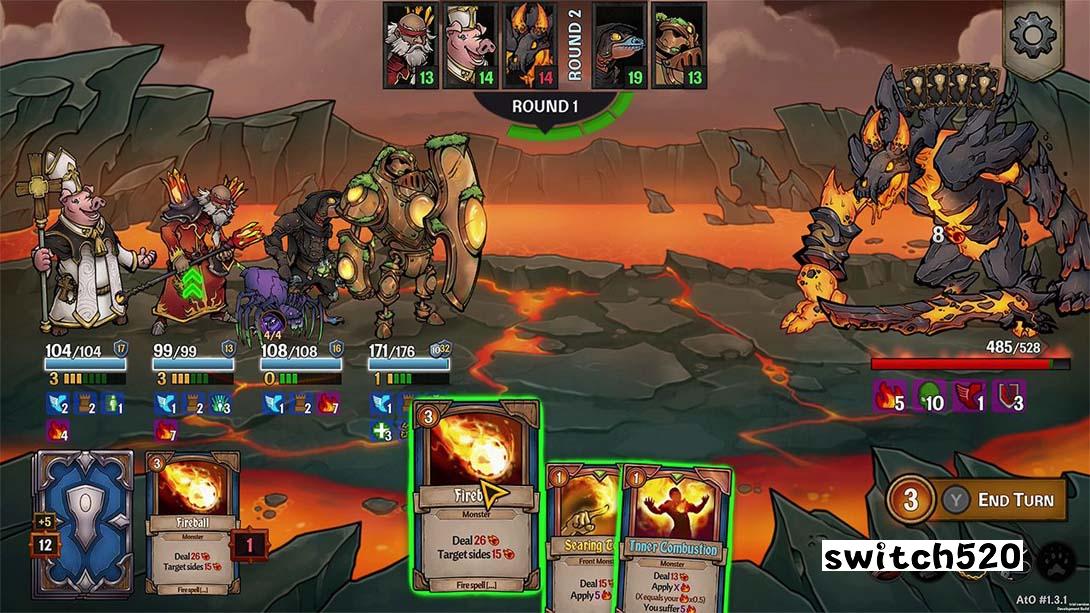Open the gear settings menu
Screen dimensions: 1090x613
click(x=1034, y=36)
